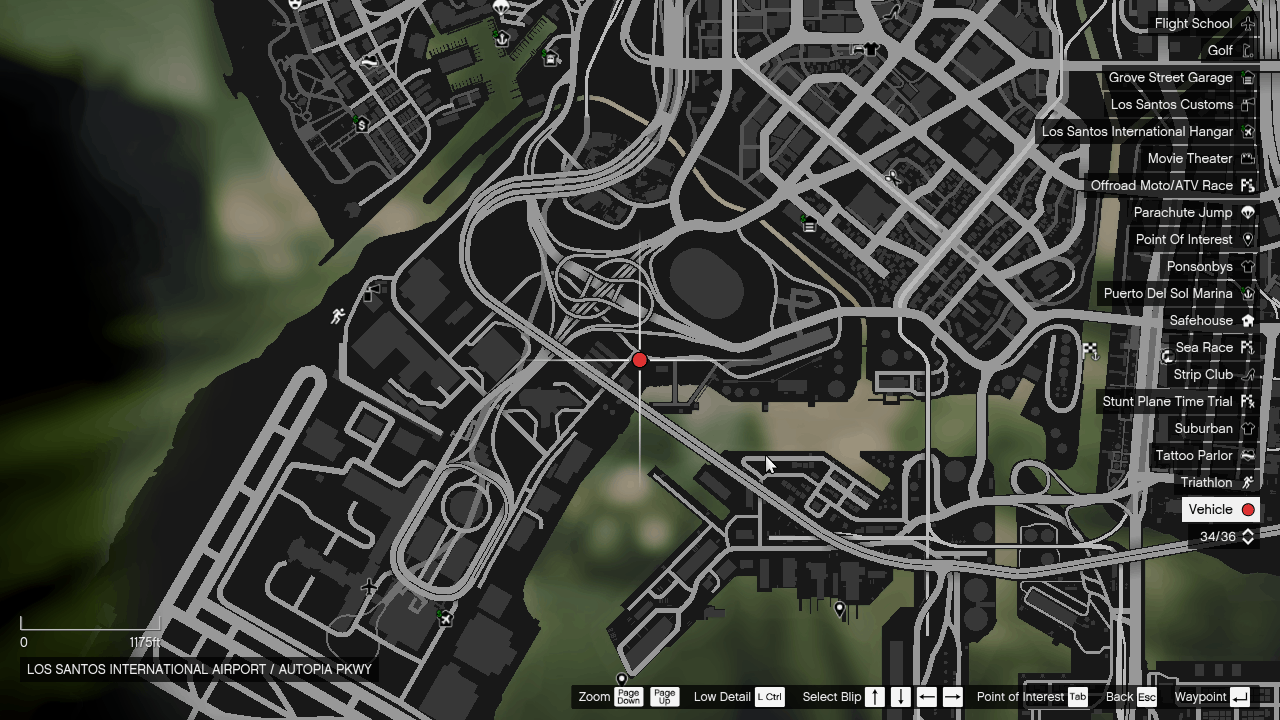Click the Waypoint button
The height and width of the screenshot is (720, 1280).
[x=1241, y=697]
